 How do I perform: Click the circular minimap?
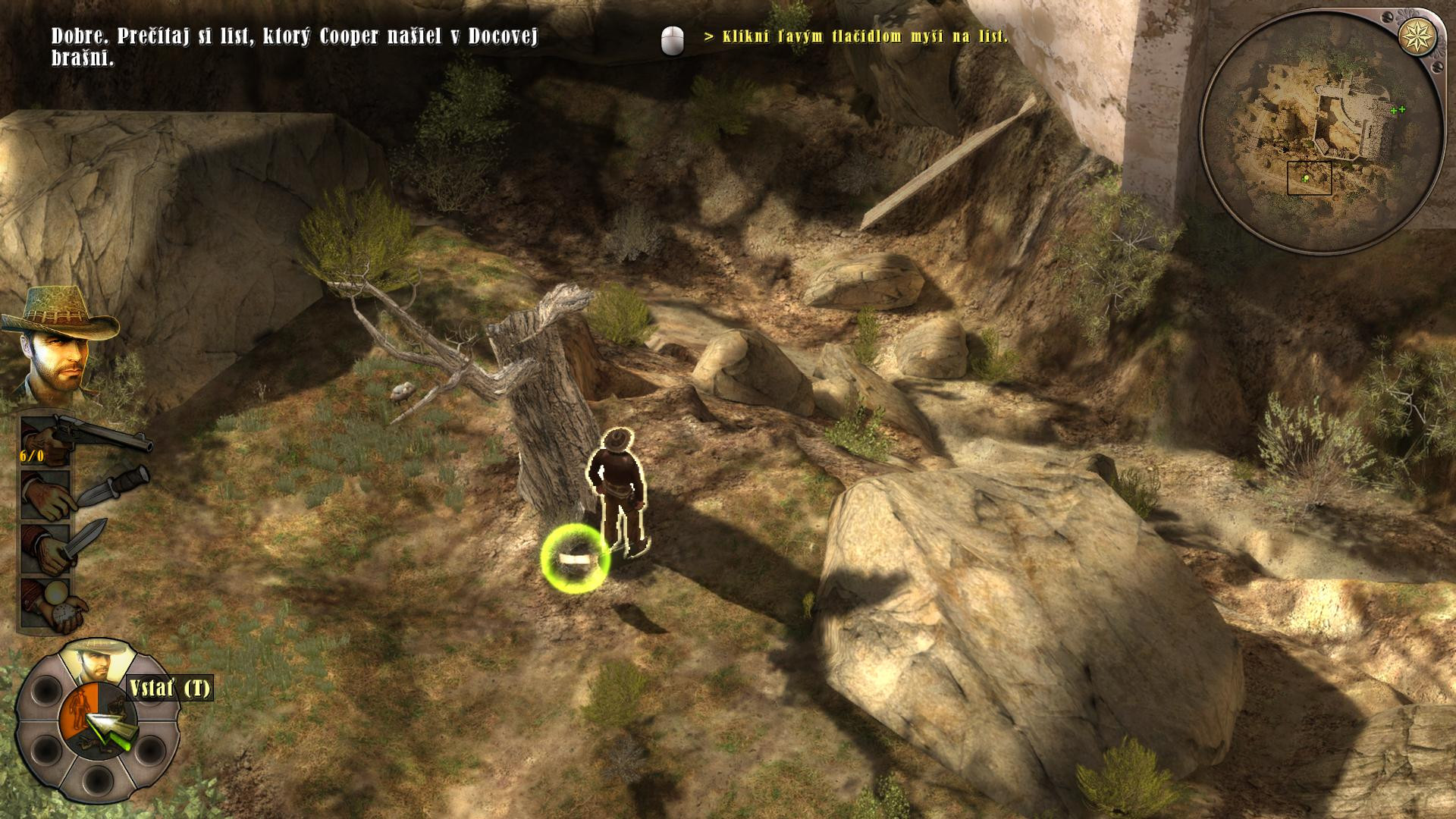tap(1321, 133)
